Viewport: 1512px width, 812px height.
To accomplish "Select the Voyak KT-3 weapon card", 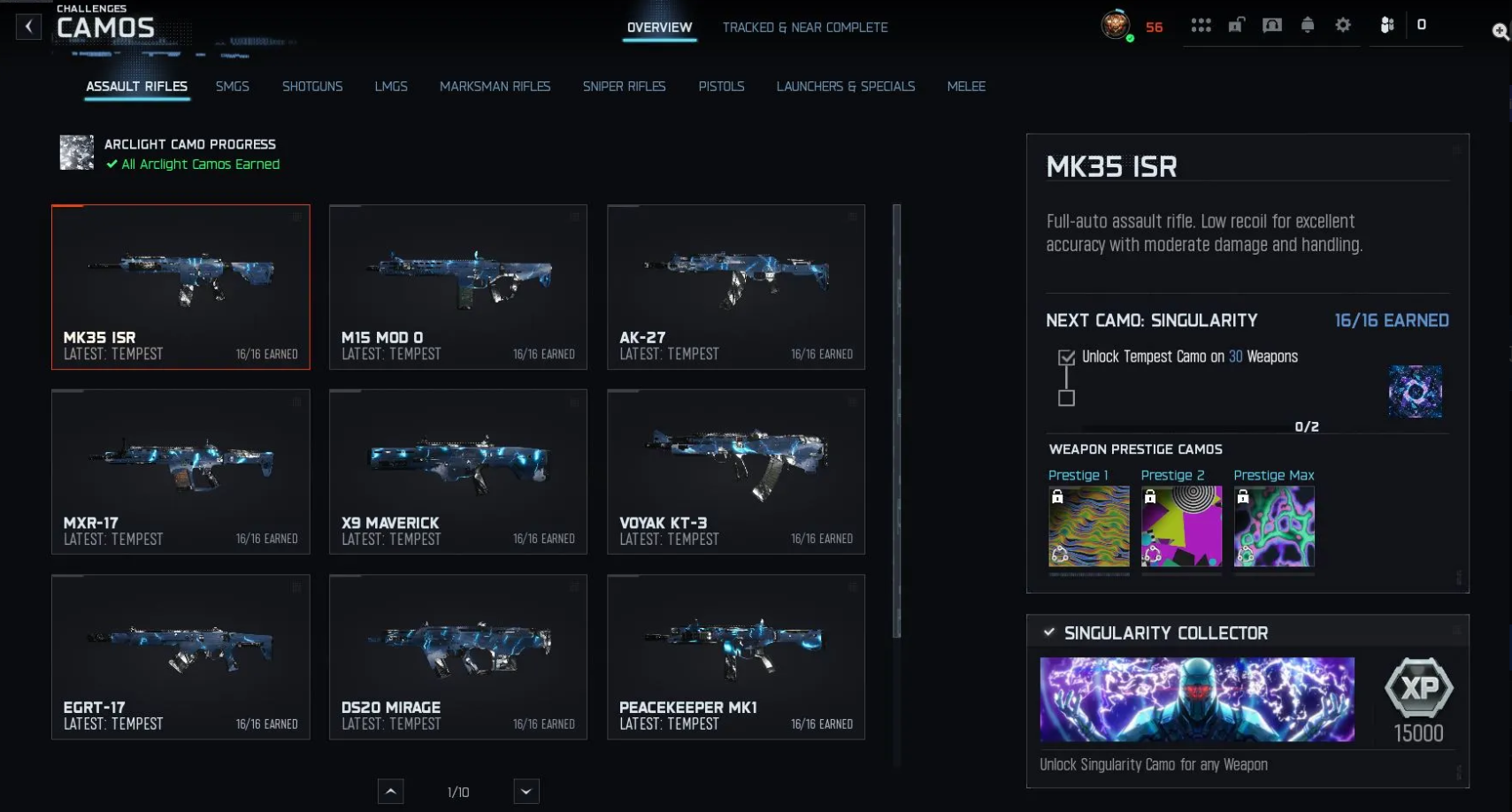I will click(735, 471).
